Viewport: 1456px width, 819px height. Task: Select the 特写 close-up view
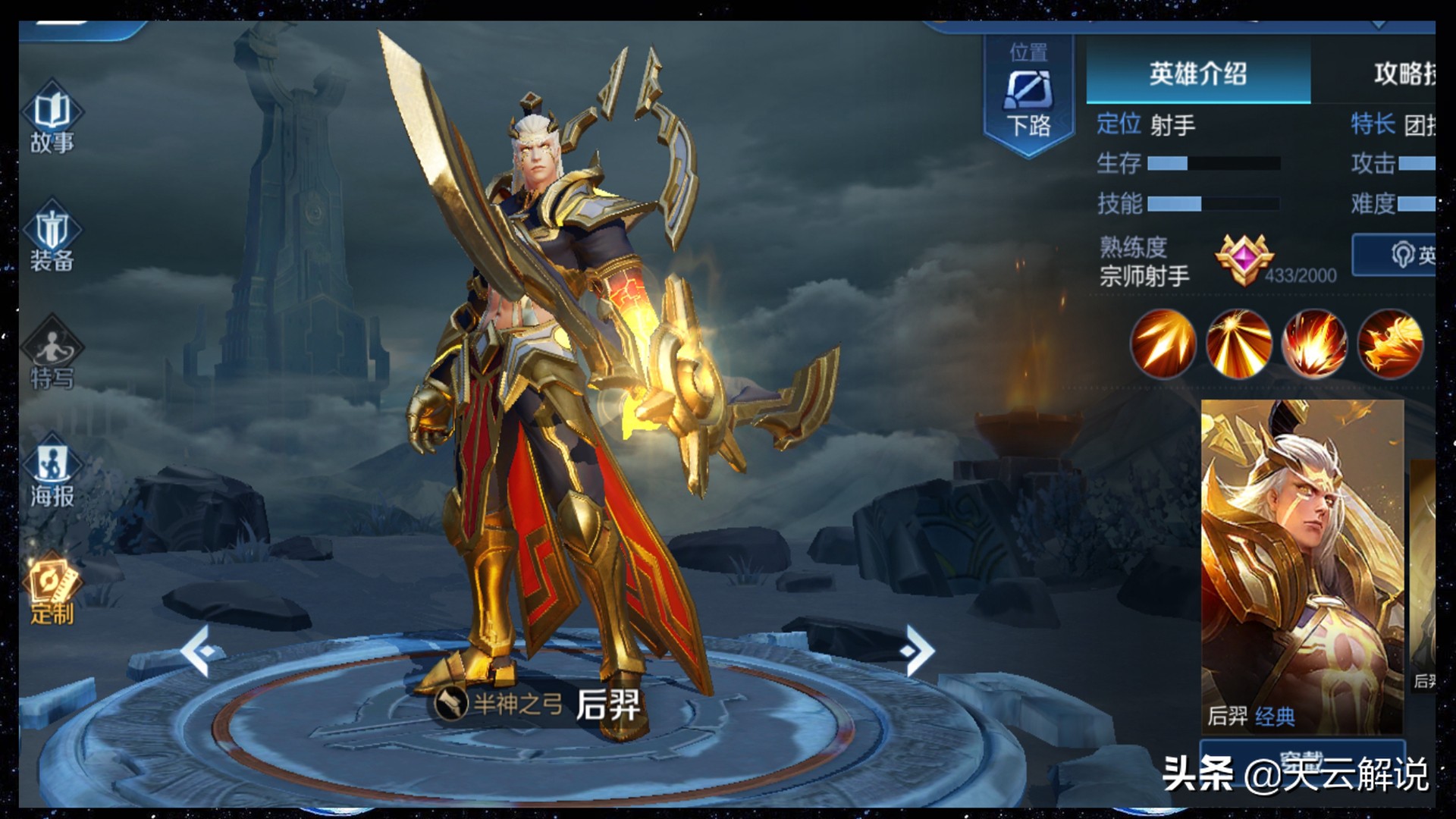pos(52,355)
